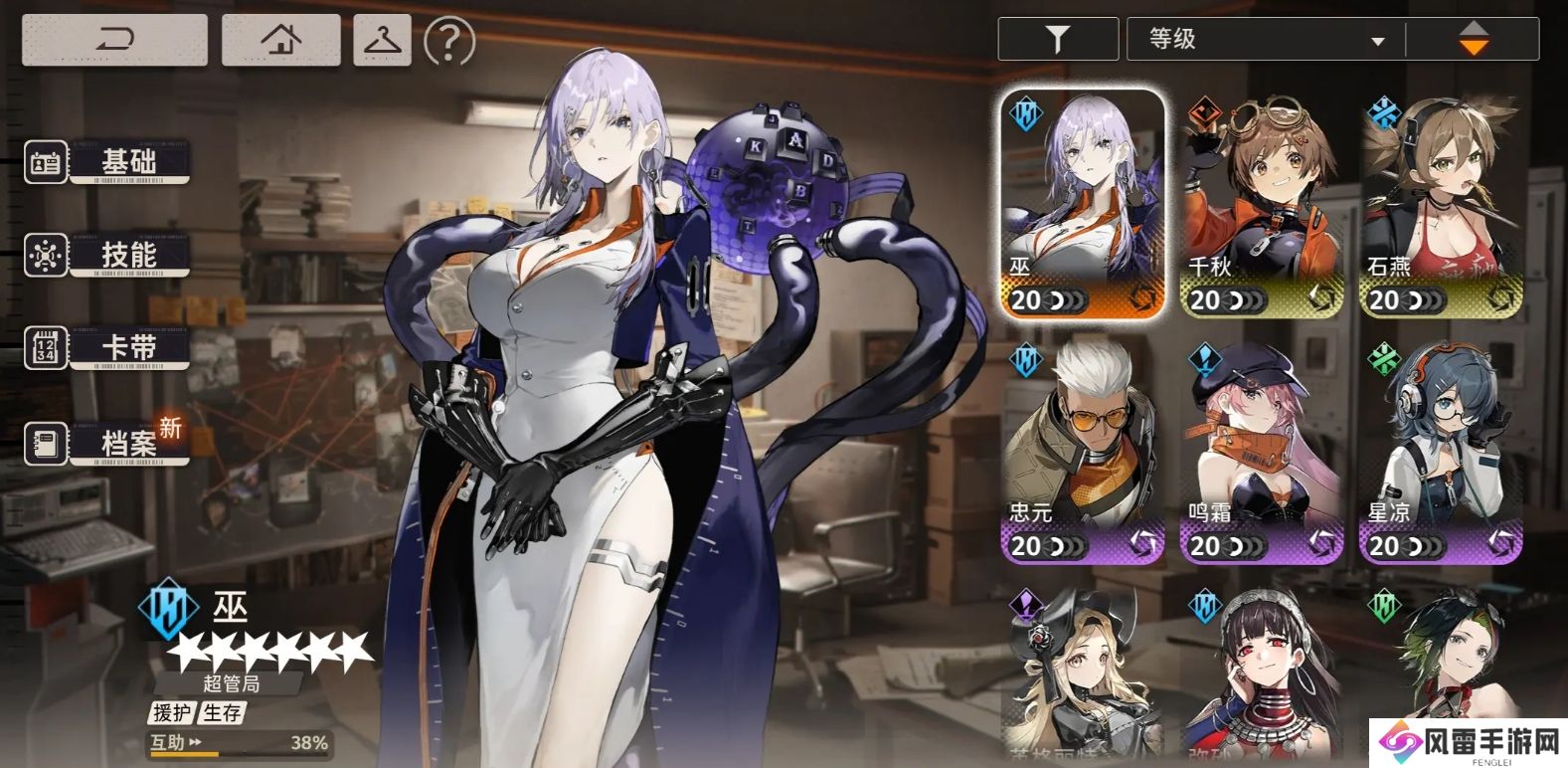Viewport: 1568px width, 768px height.
Task: Go back using the return arrow button
Action: click(x=114, y=40)
